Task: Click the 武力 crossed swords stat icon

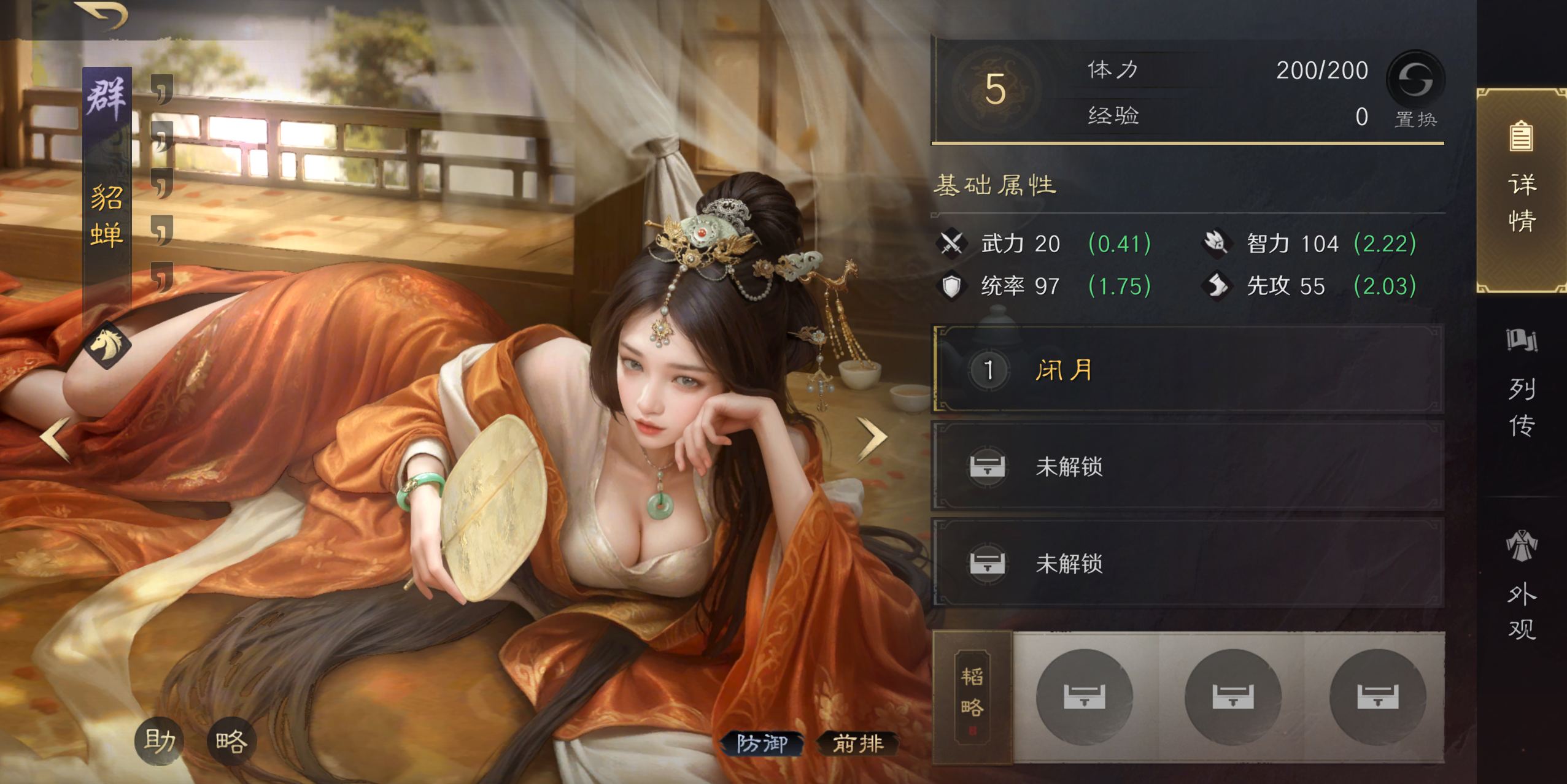Action: click(x=950, y=243)
